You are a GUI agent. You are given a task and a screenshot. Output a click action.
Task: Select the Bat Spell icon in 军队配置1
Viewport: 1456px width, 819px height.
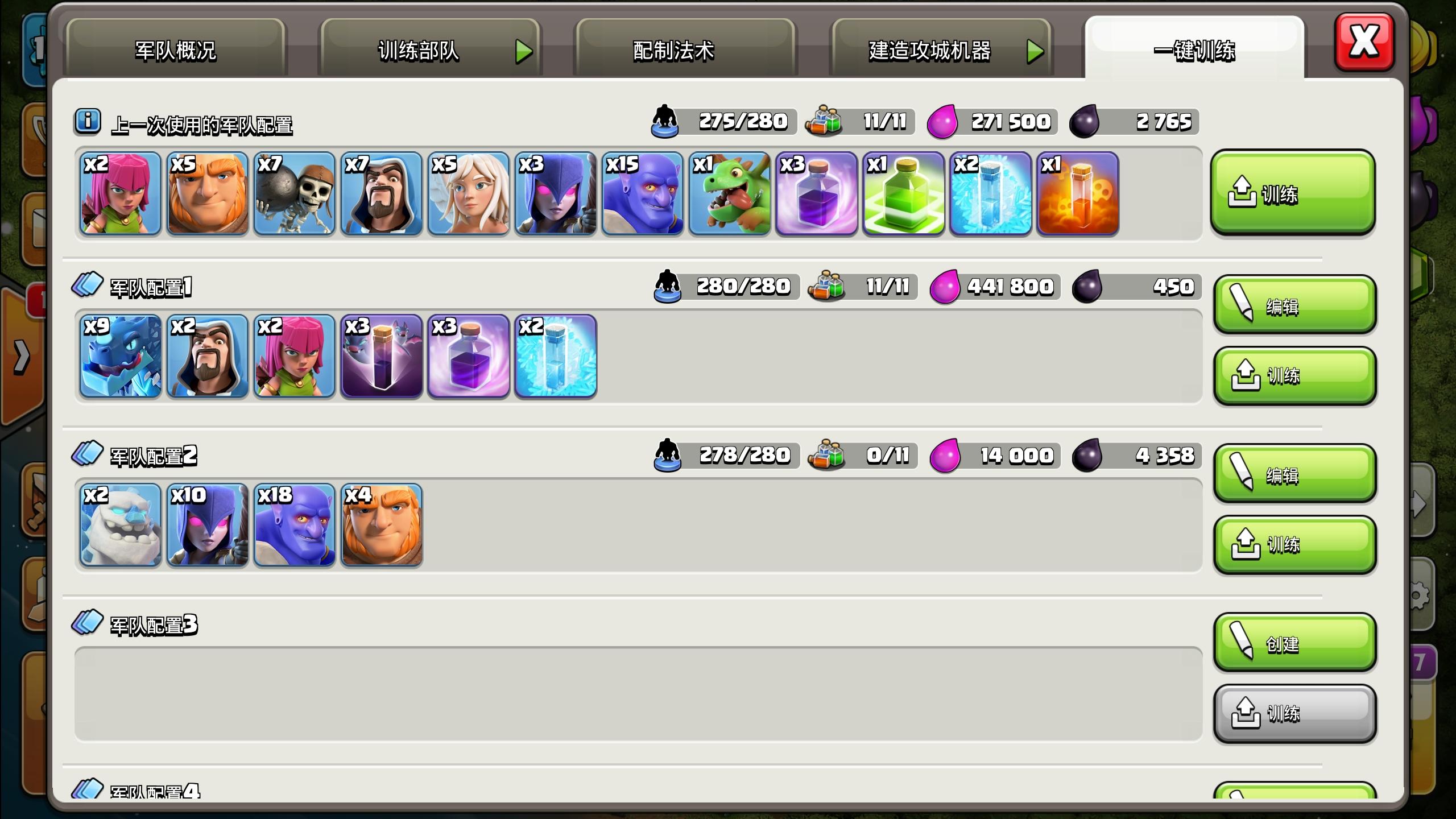point(381,357)
